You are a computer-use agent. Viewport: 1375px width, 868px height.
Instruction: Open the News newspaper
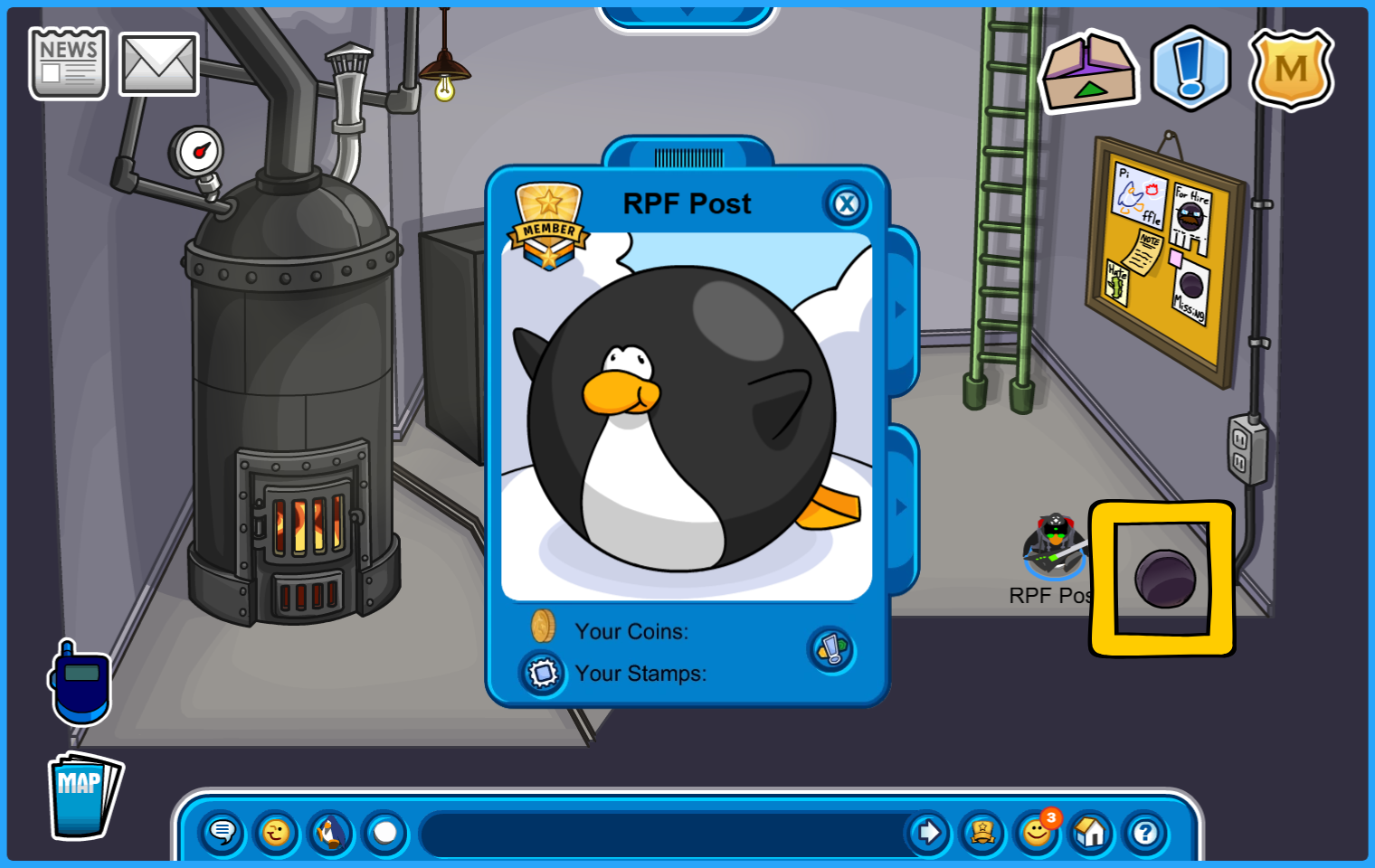point(68,63)
